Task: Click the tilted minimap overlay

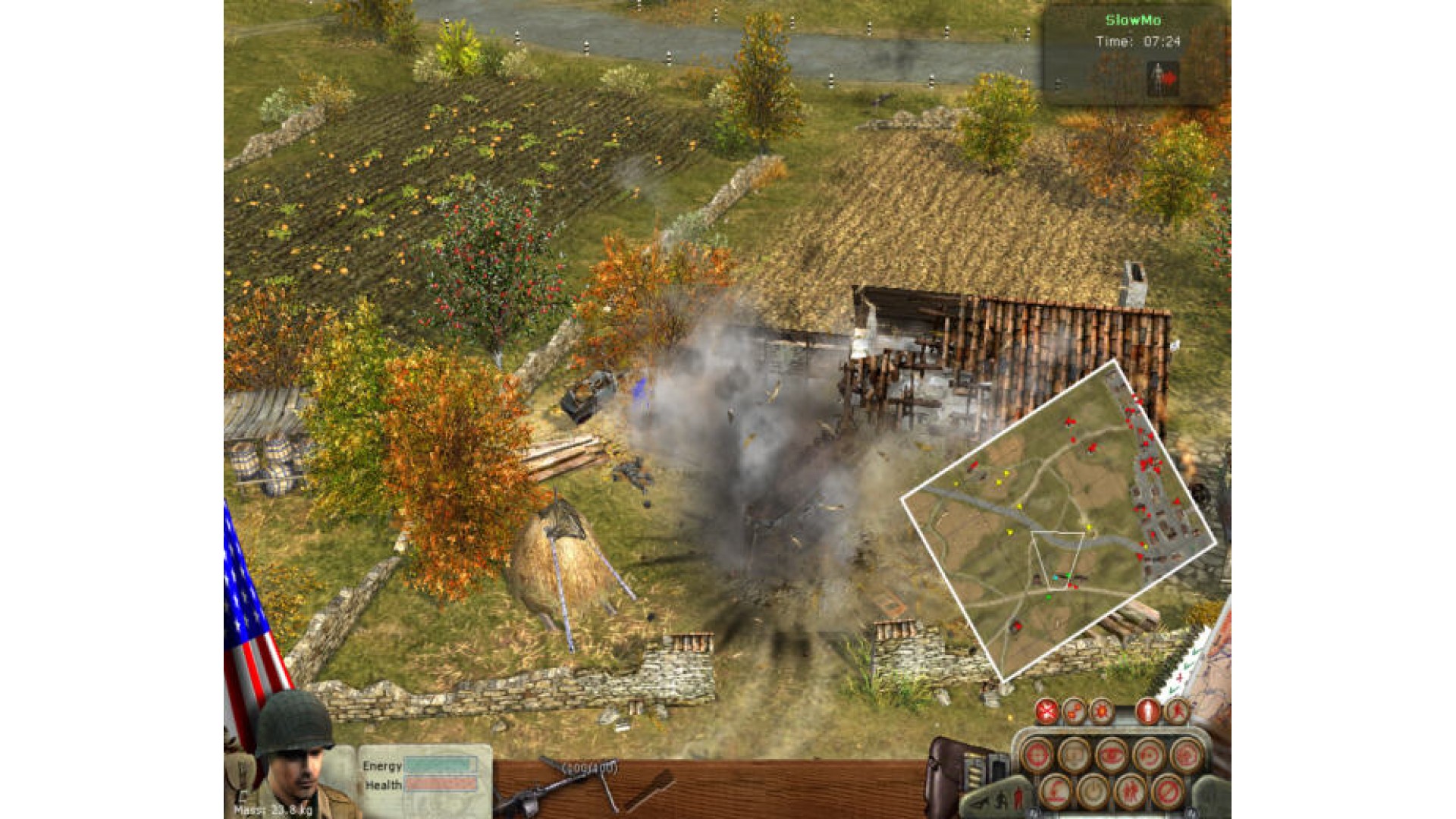Action: 1058,523
